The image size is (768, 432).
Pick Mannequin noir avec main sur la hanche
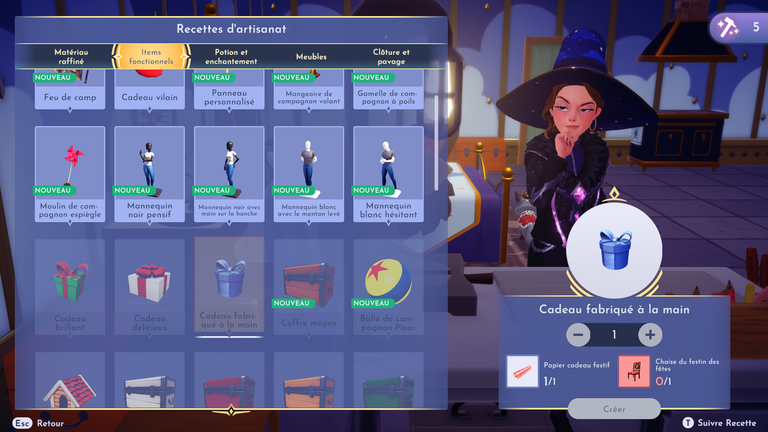coord(230,173)
